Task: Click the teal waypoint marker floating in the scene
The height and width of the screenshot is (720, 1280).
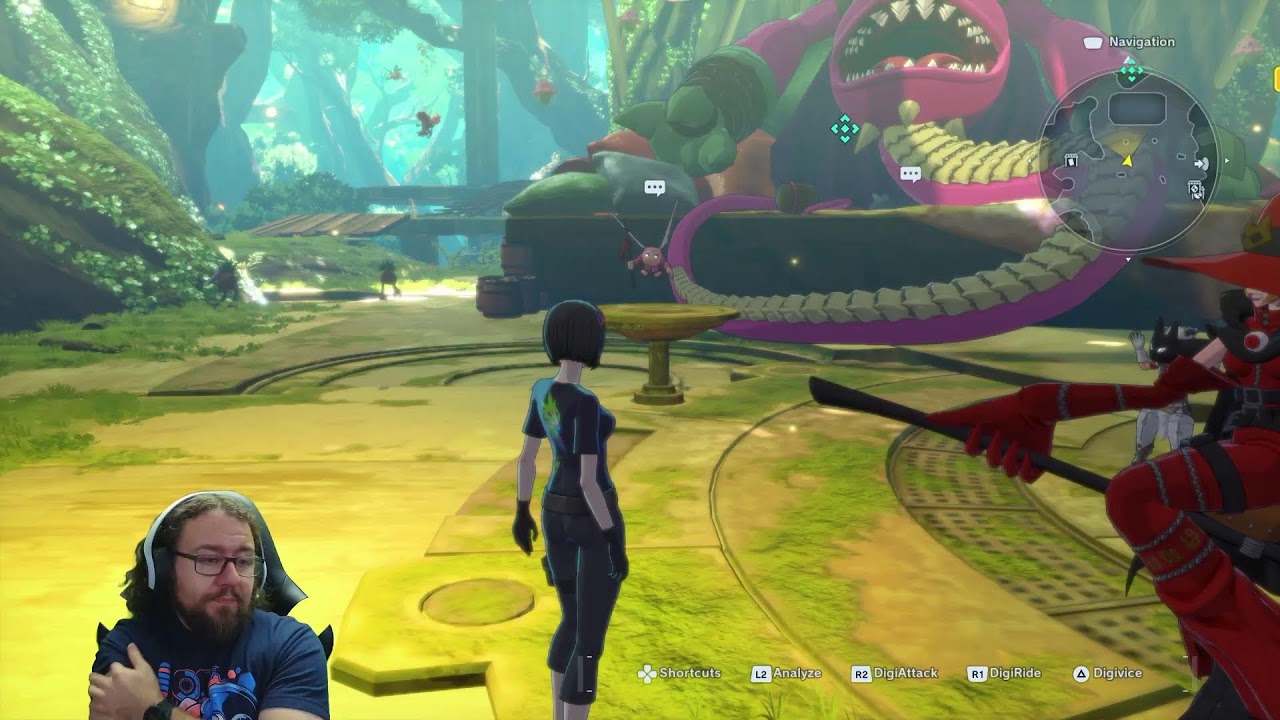Action: [845, 128]
